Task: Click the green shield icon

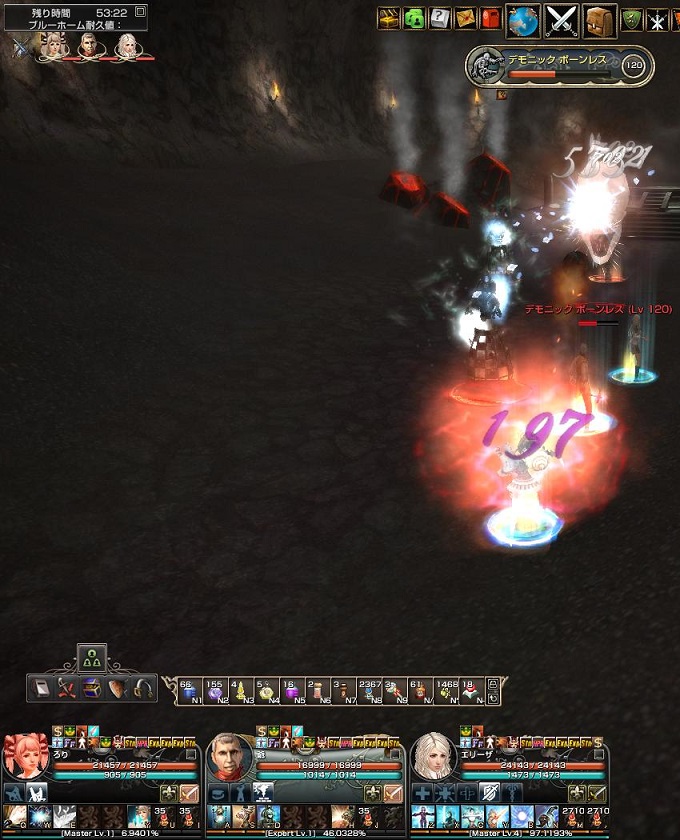Action: (631, 18)
